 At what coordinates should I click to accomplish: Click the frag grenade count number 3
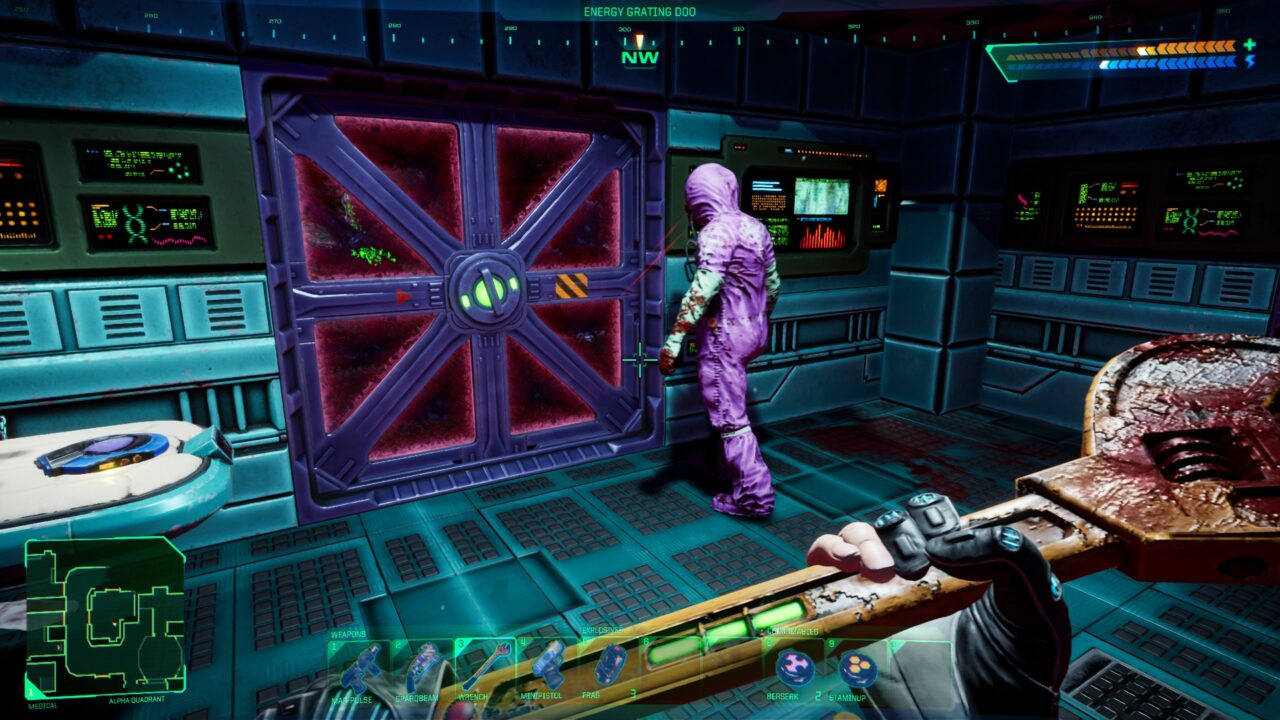[632, 691]
